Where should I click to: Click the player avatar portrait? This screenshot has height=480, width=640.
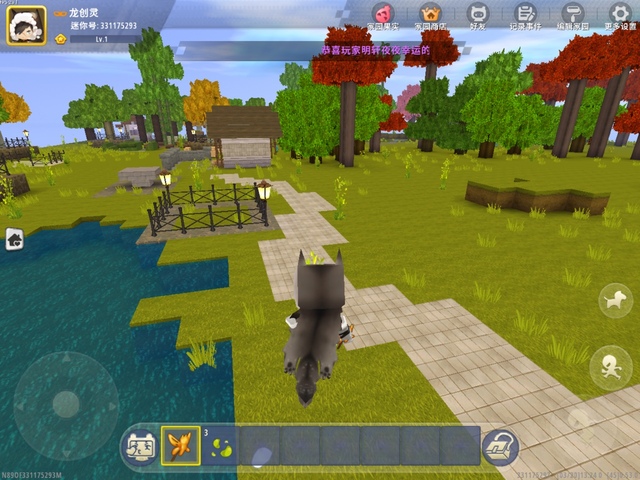click(x=27, y=25)
